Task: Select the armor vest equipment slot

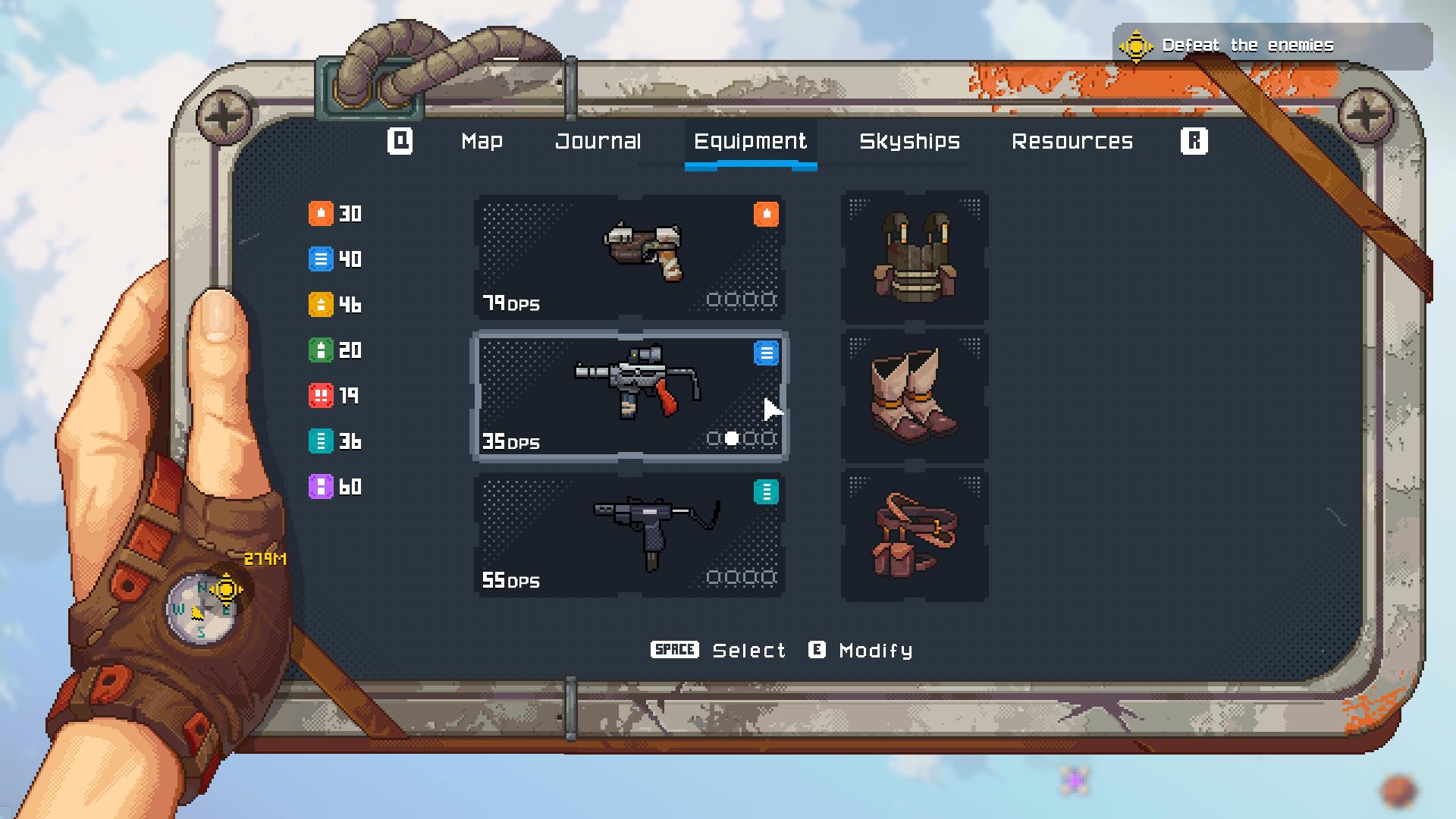Action: [914, 257]
